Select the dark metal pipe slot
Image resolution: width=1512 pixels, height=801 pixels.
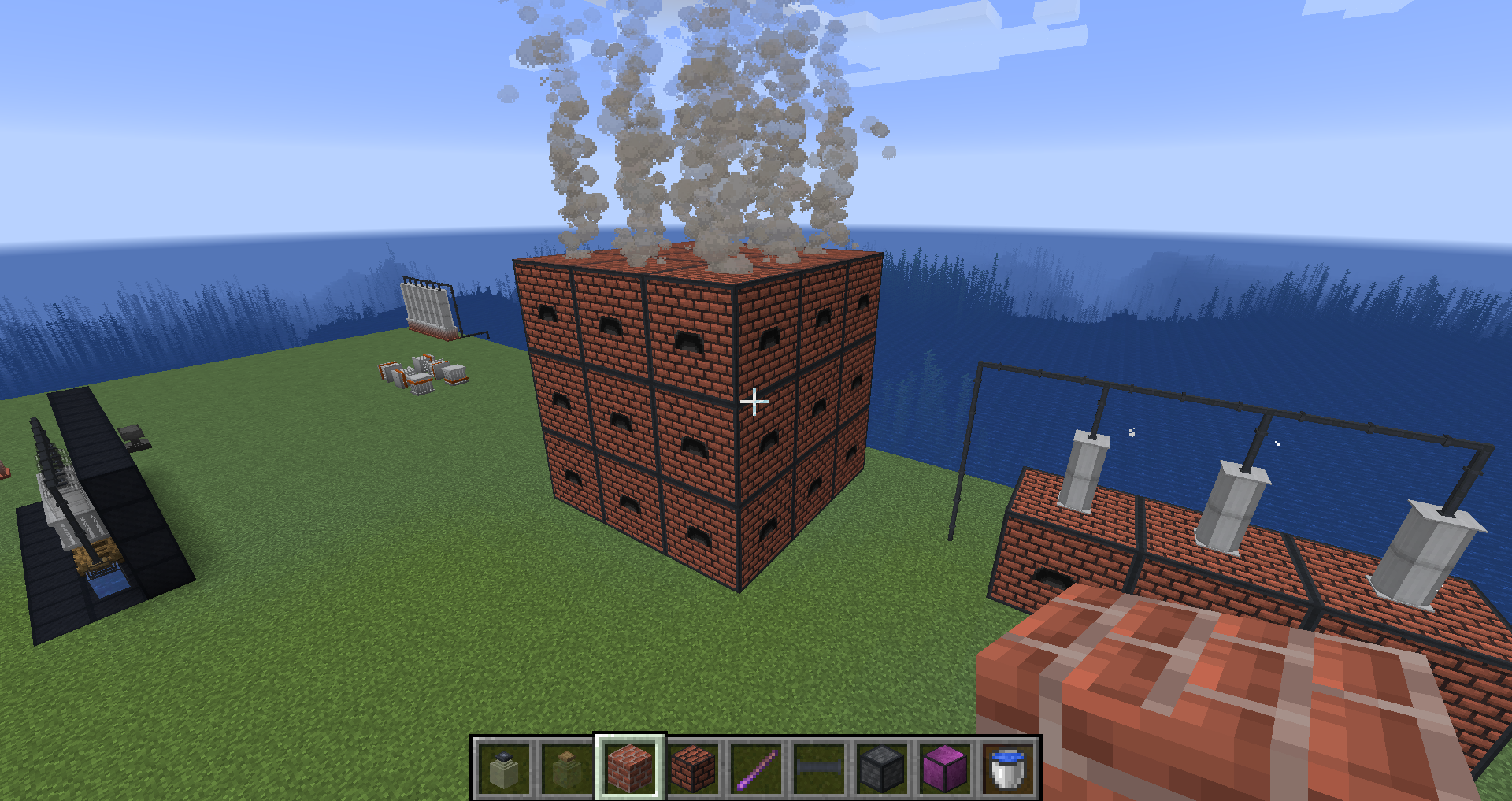(819, 768)
